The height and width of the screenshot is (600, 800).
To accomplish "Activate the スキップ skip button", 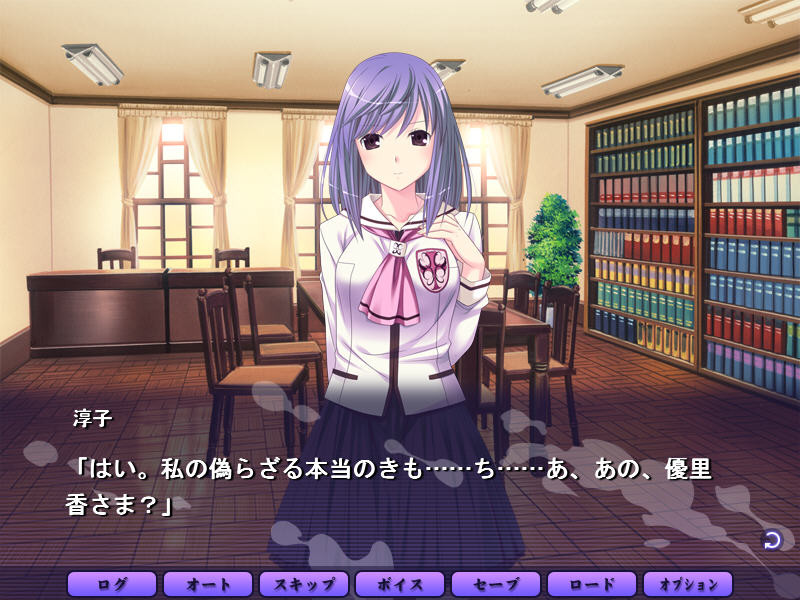I will pos(304,584).
